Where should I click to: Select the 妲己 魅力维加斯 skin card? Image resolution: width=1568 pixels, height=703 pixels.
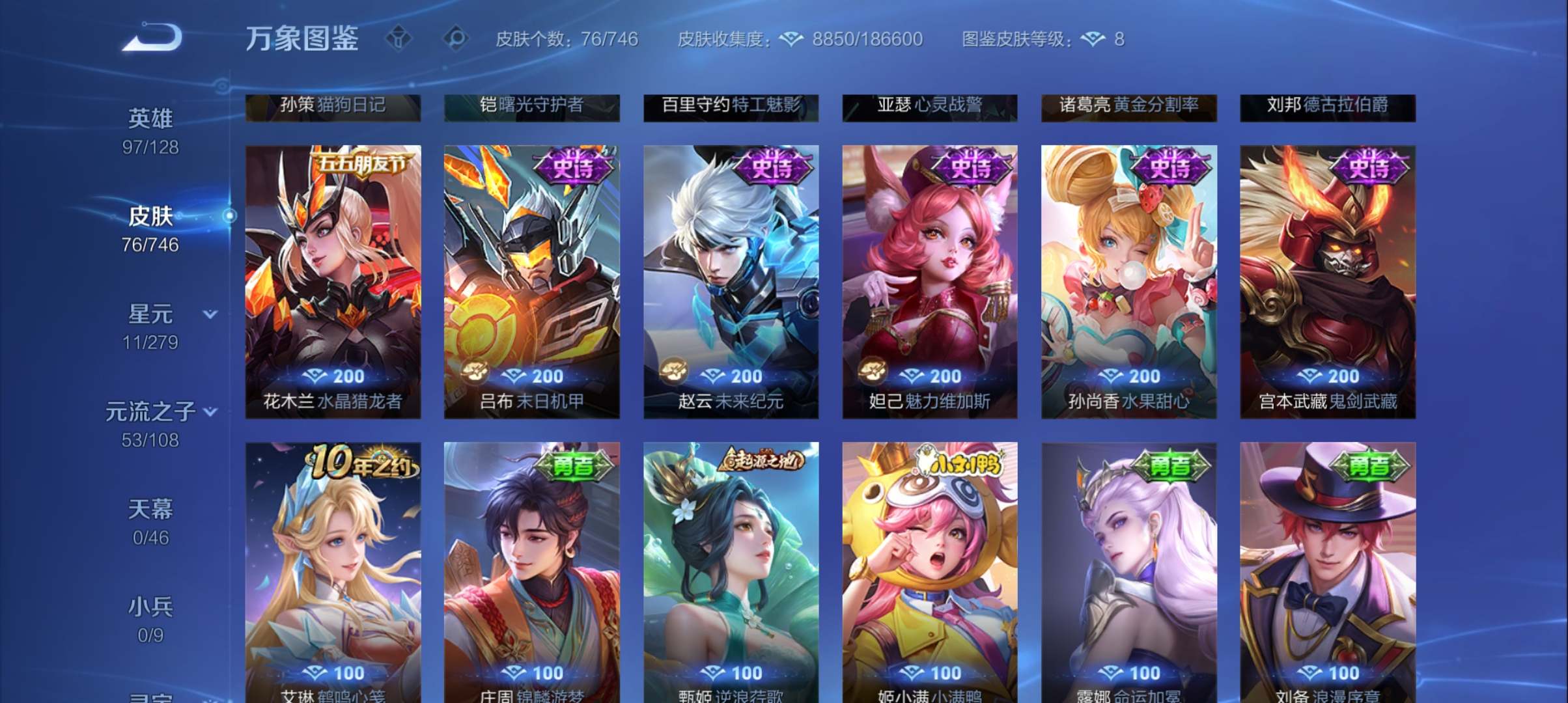928,280
